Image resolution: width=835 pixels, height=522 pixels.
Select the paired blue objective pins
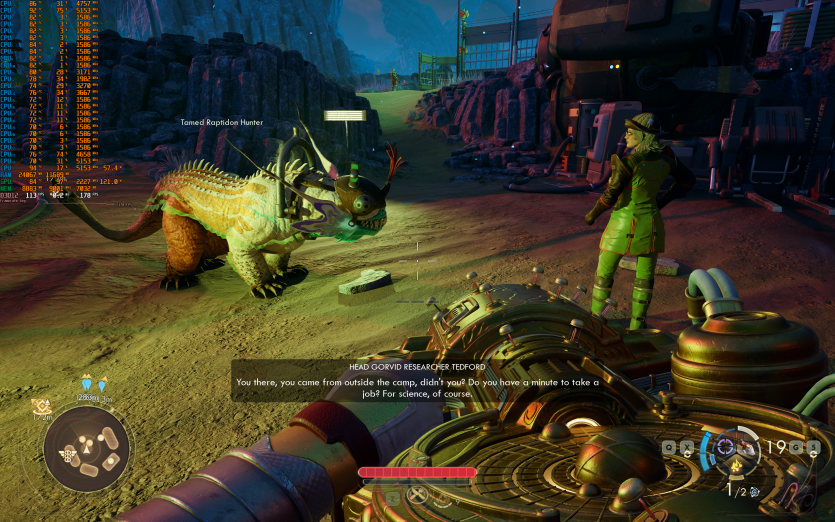click(93, 384)
